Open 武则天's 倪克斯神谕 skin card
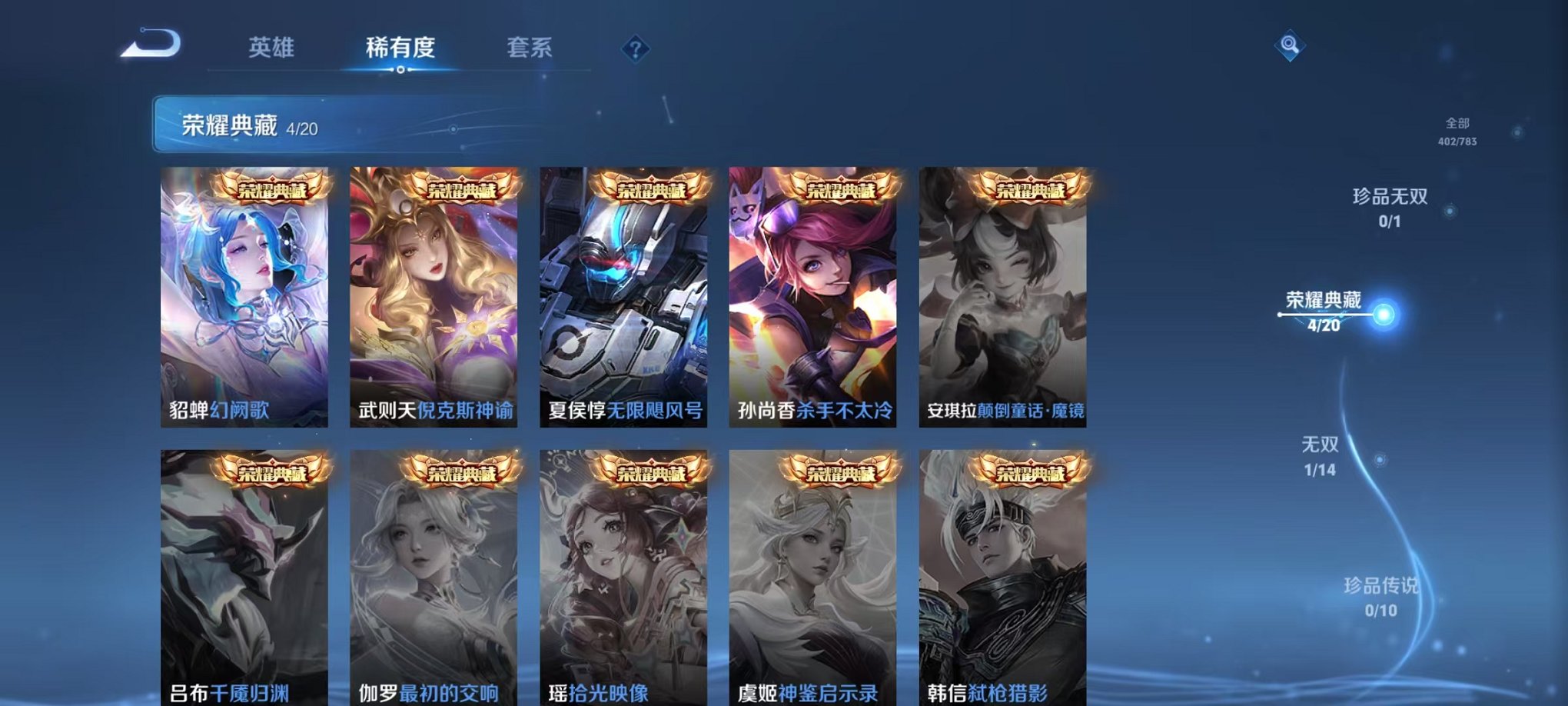Screen dimensions: 1568x706 [x=434, y=296]
